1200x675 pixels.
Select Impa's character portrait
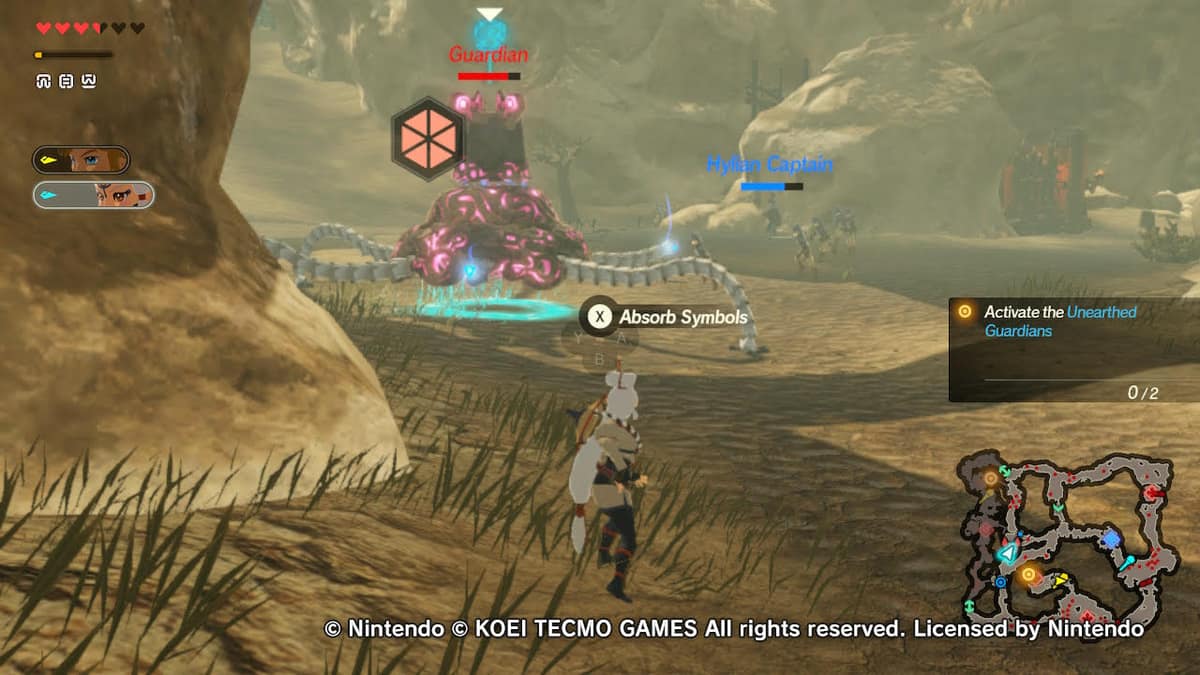click(94, 194)
